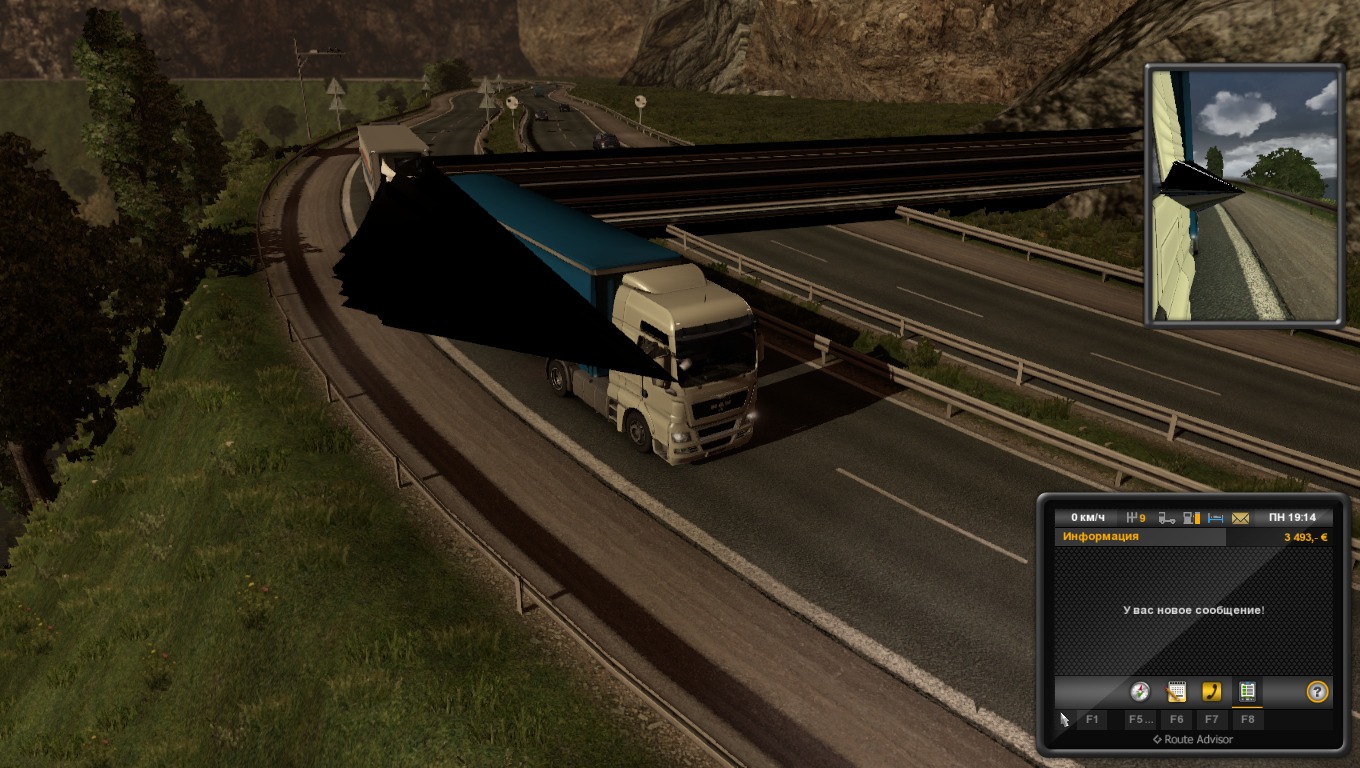
Task: Click the truck trailer status icon
Action: pos(1166,518)
